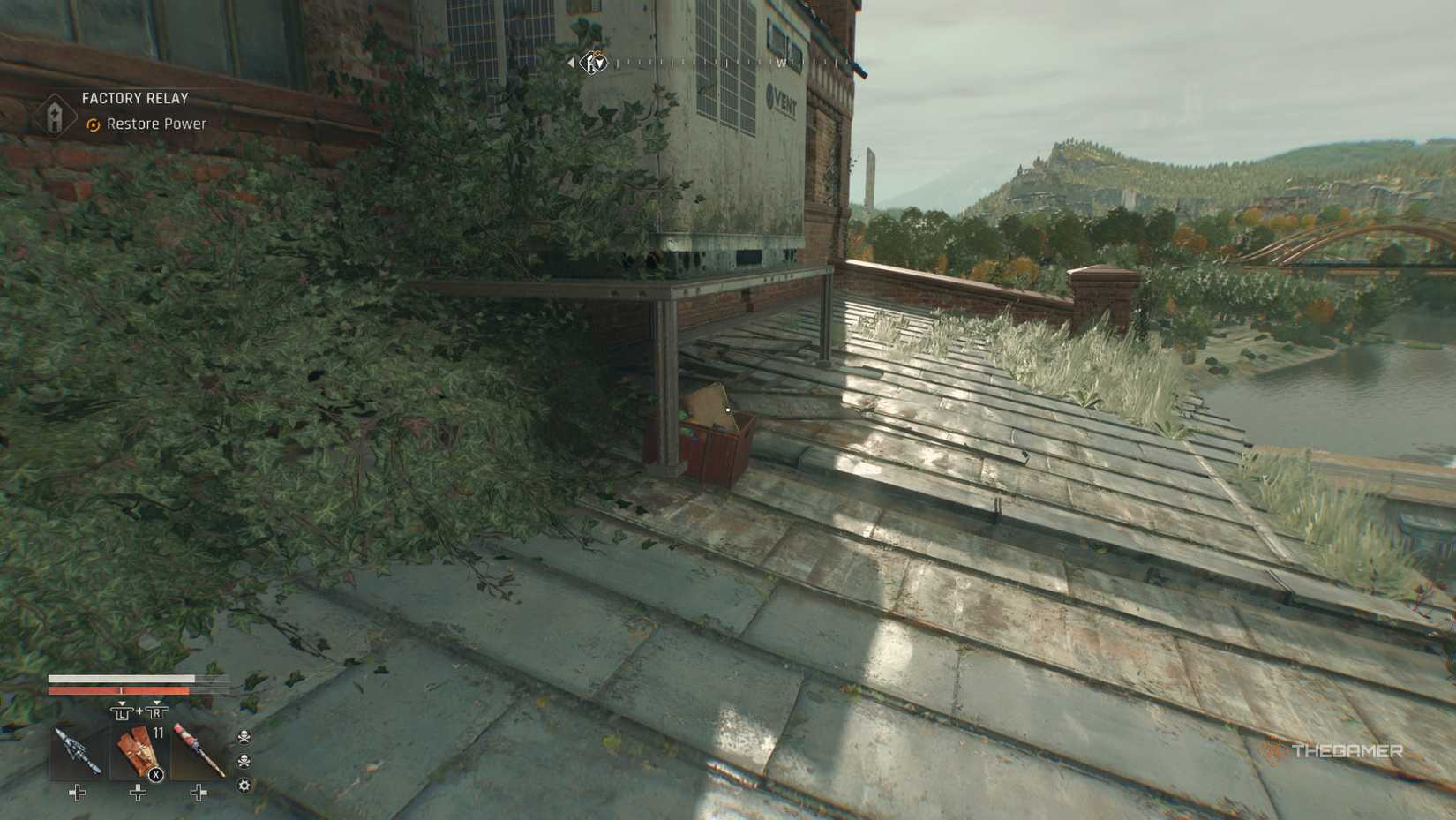
Task: Click the Restore Power objective
Action: pyautogui.click(x=155, y=124)
